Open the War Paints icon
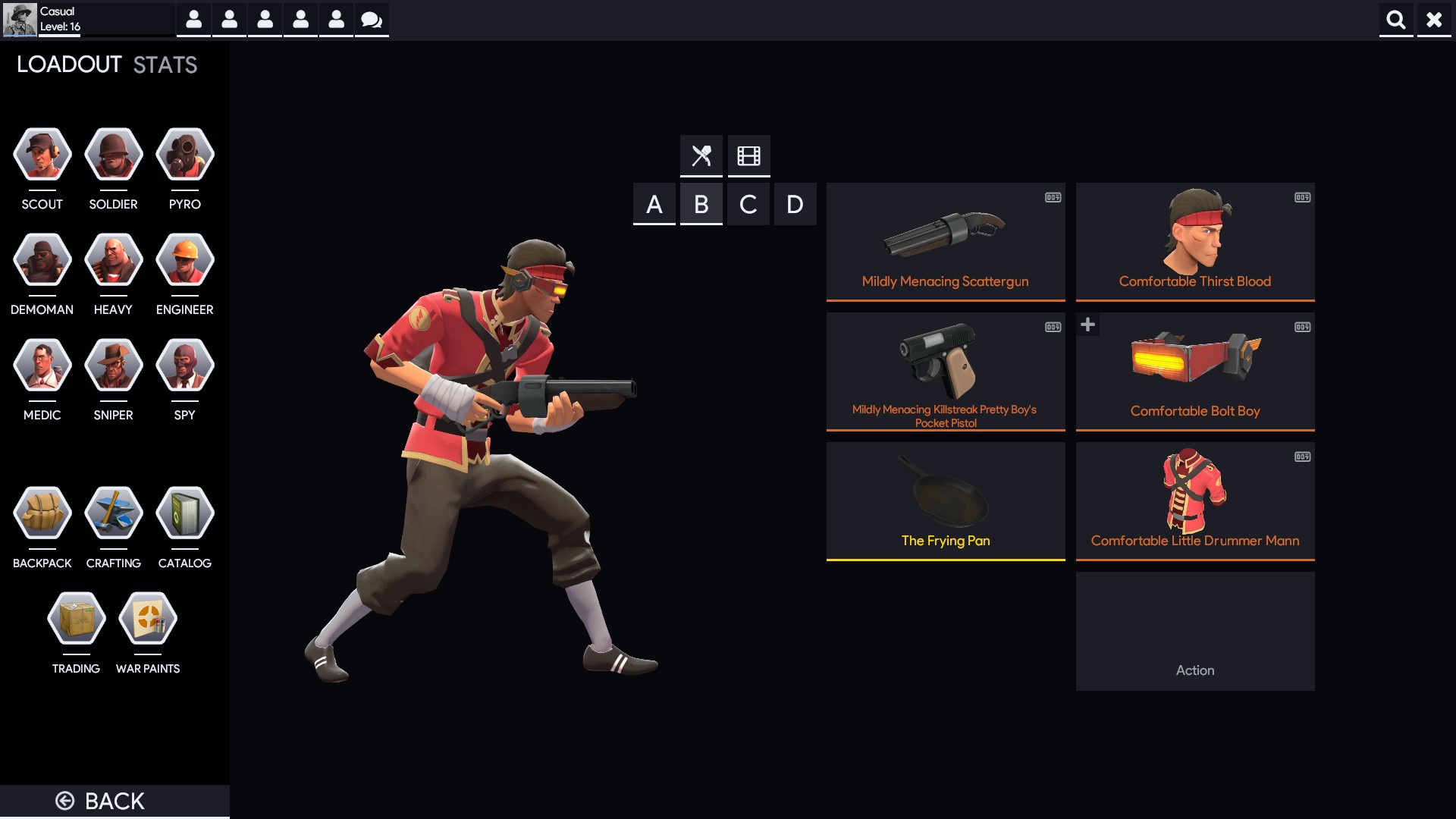Screen dimensions: 1456x819 coord(147,618)
